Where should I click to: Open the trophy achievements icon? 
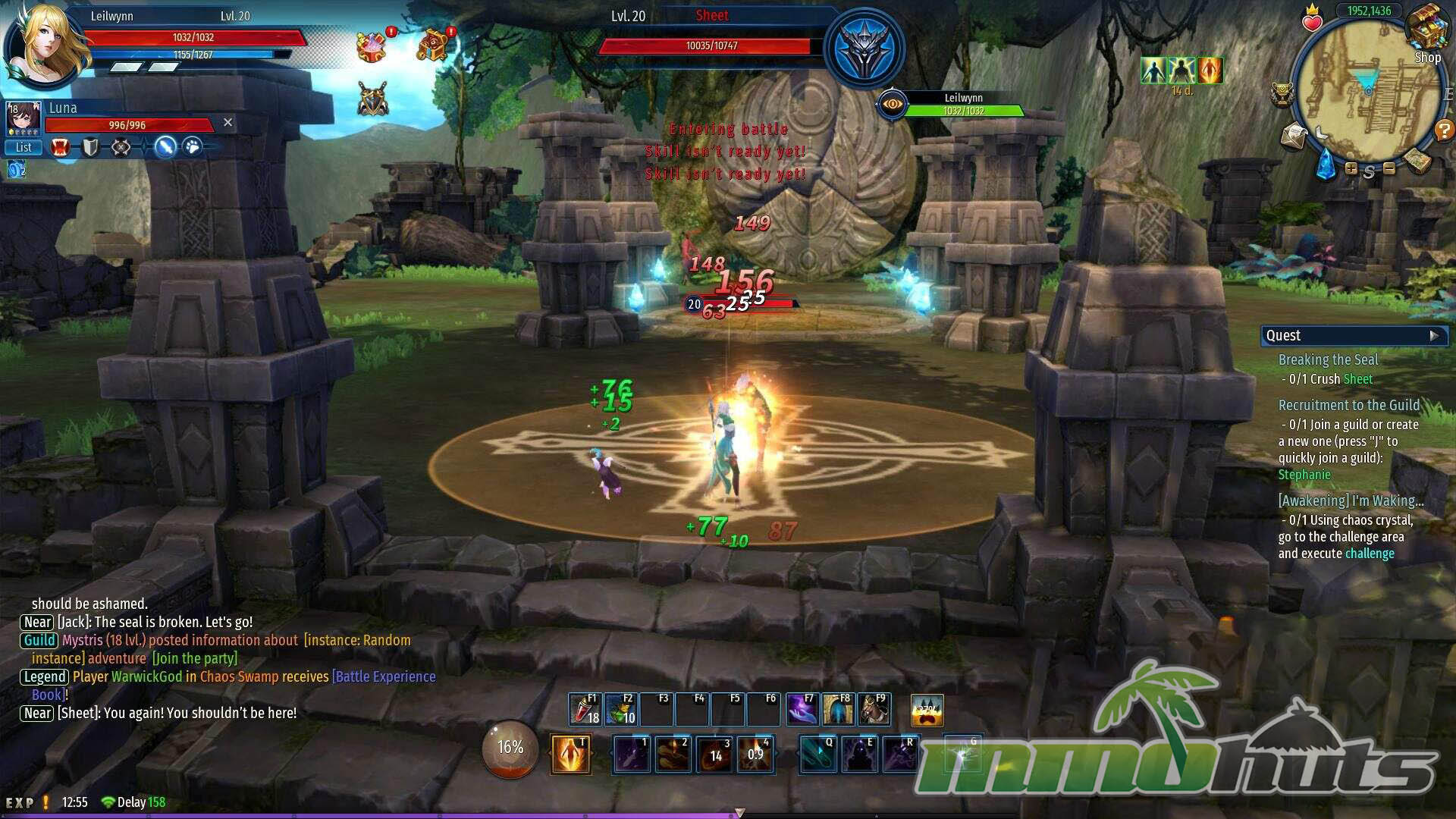click(1282, 94)
